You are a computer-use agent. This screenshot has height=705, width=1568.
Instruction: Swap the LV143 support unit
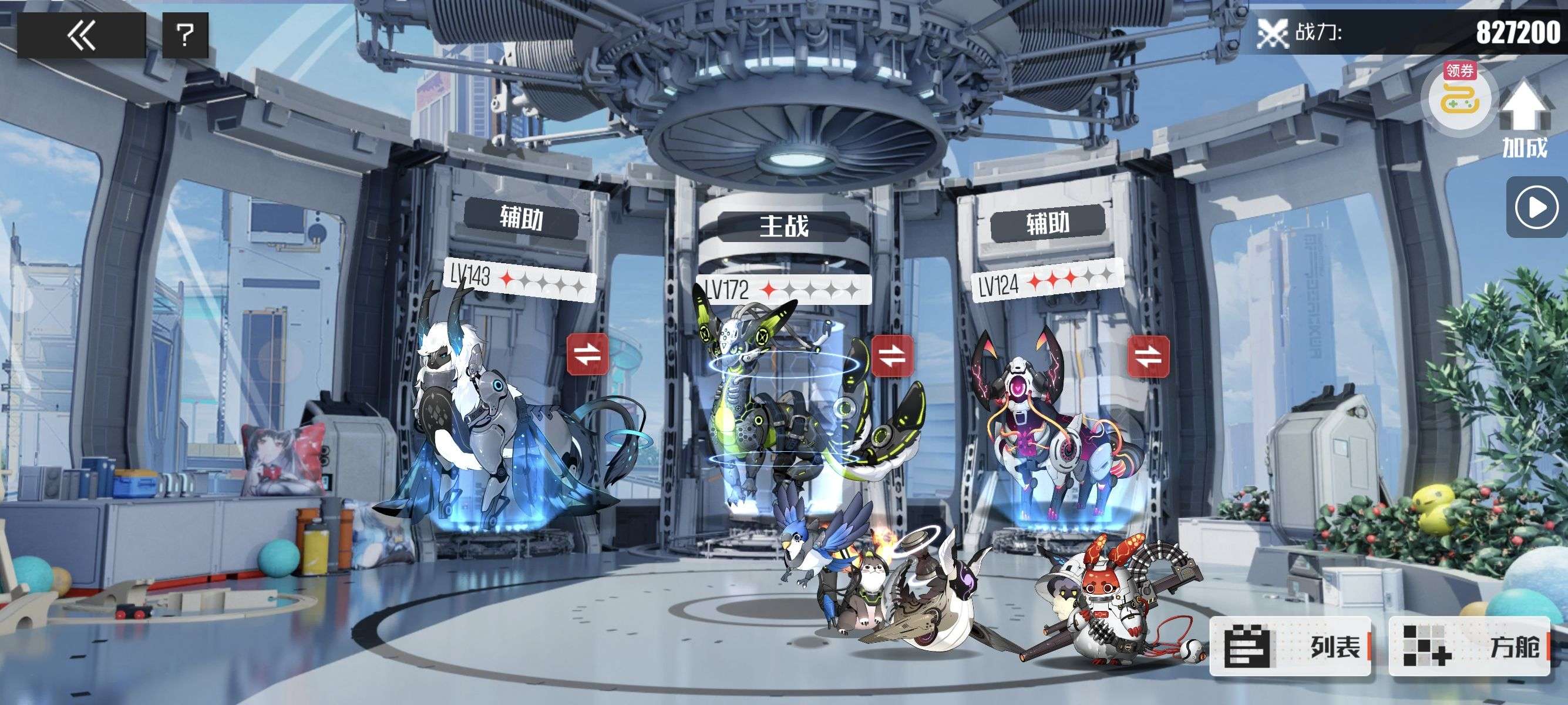[x=587, y=354]
